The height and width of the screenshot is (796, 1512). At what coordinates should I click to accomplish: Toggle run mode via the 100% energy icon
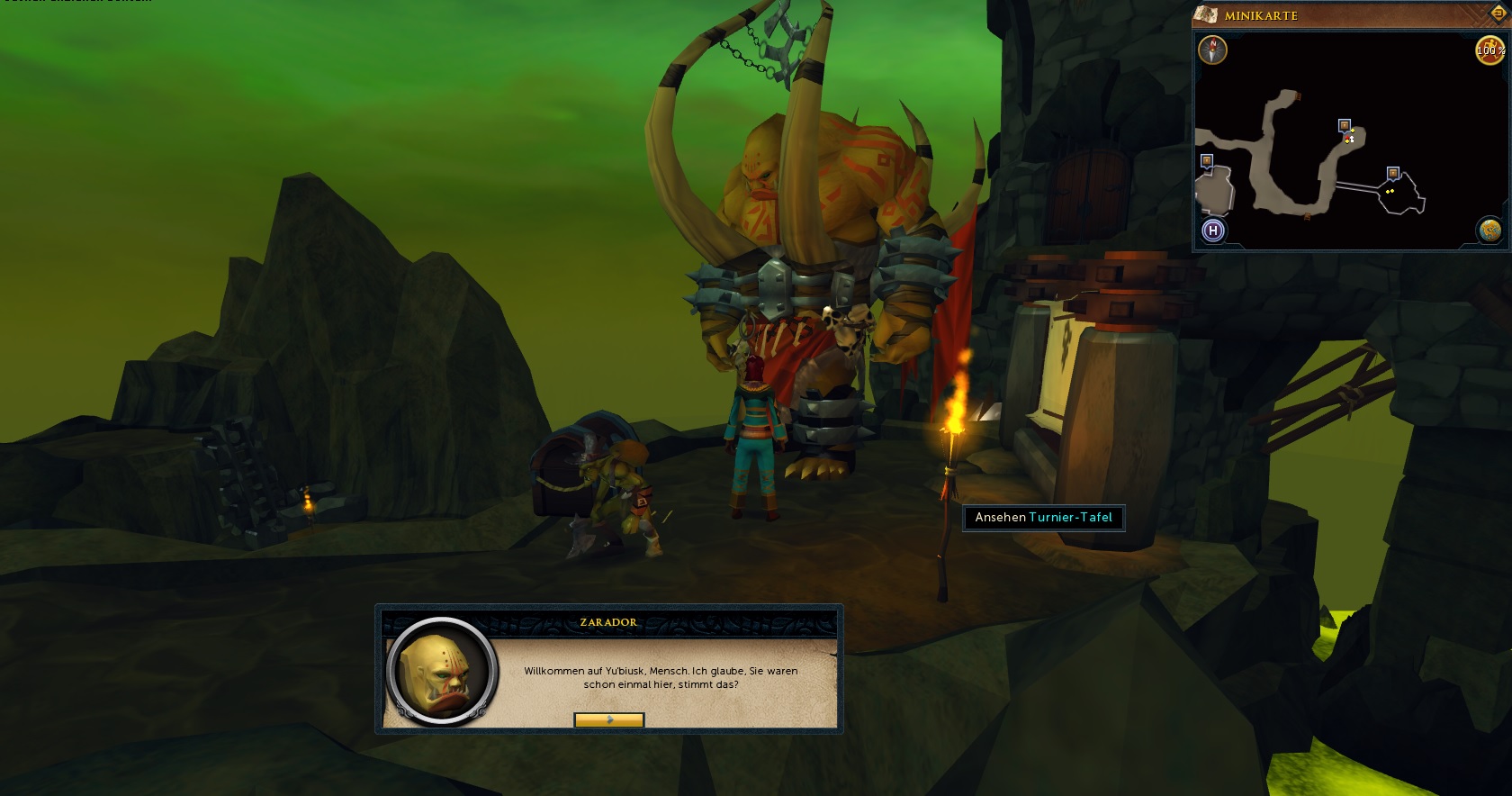1489,50
